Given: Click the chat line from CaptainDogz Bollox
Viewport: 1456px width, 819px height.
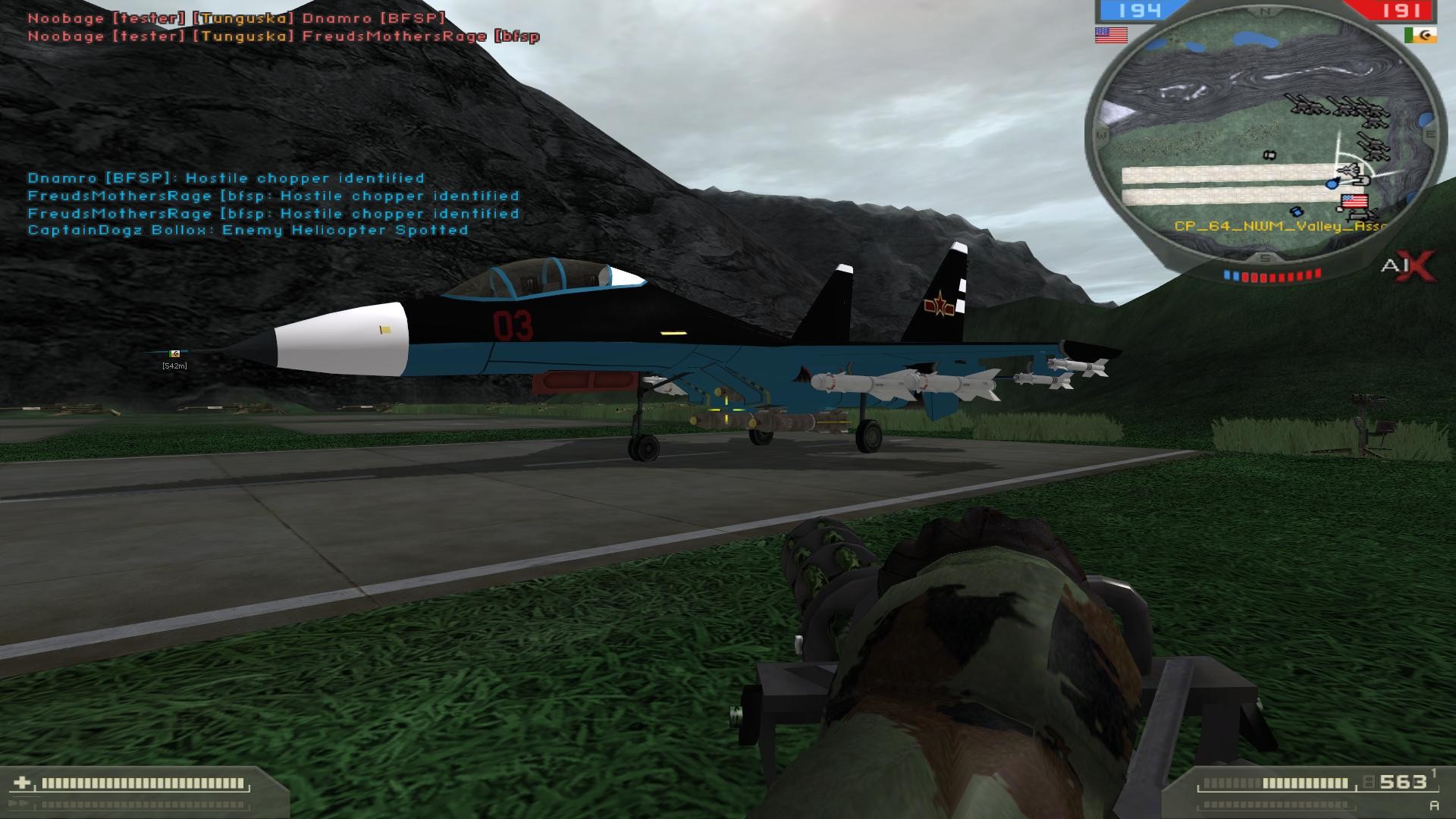Looking at the screenshot, I should point(248,230).
